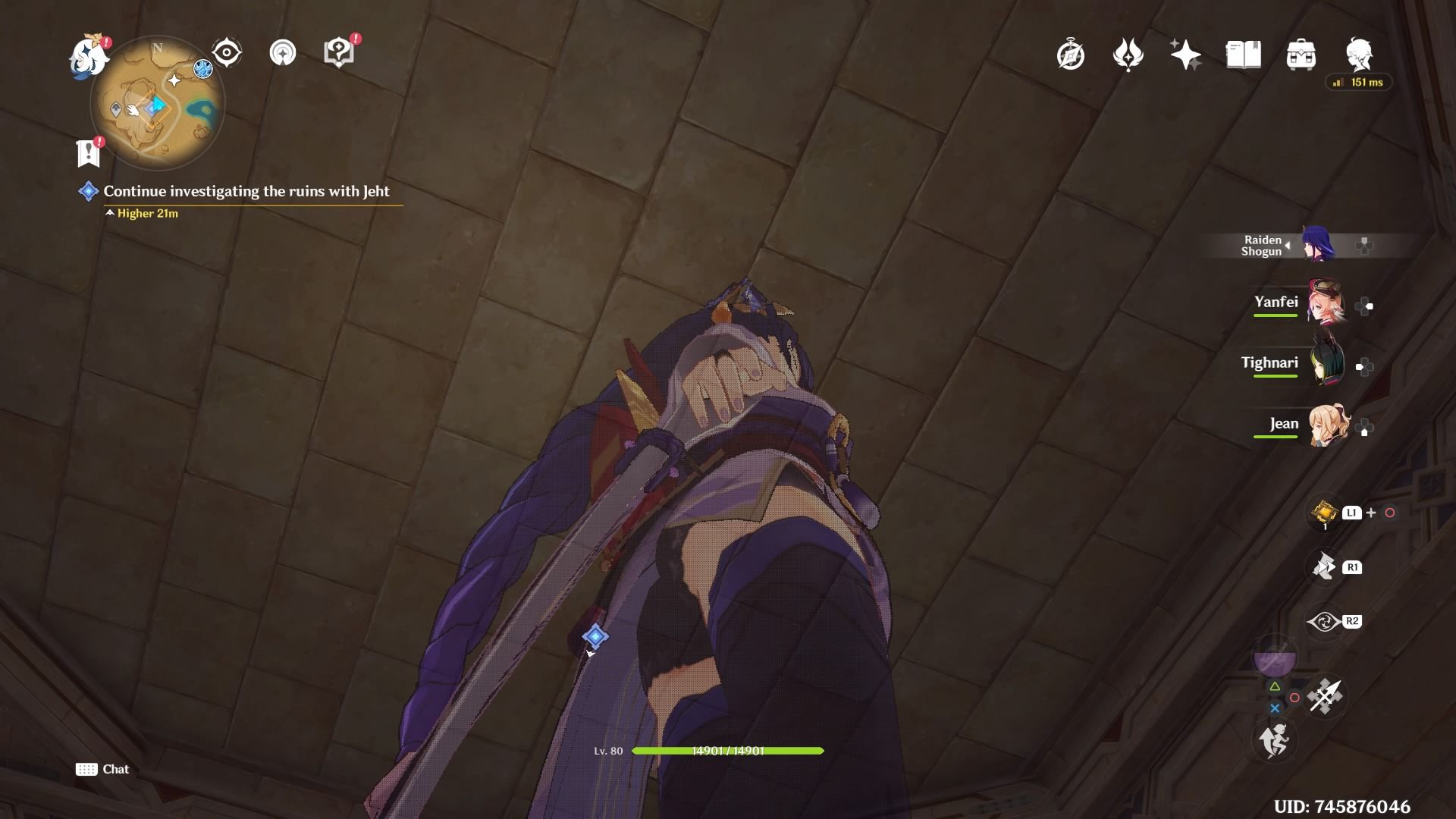
Task: Use the equipped gadget beside L1
Action: 1323,512
